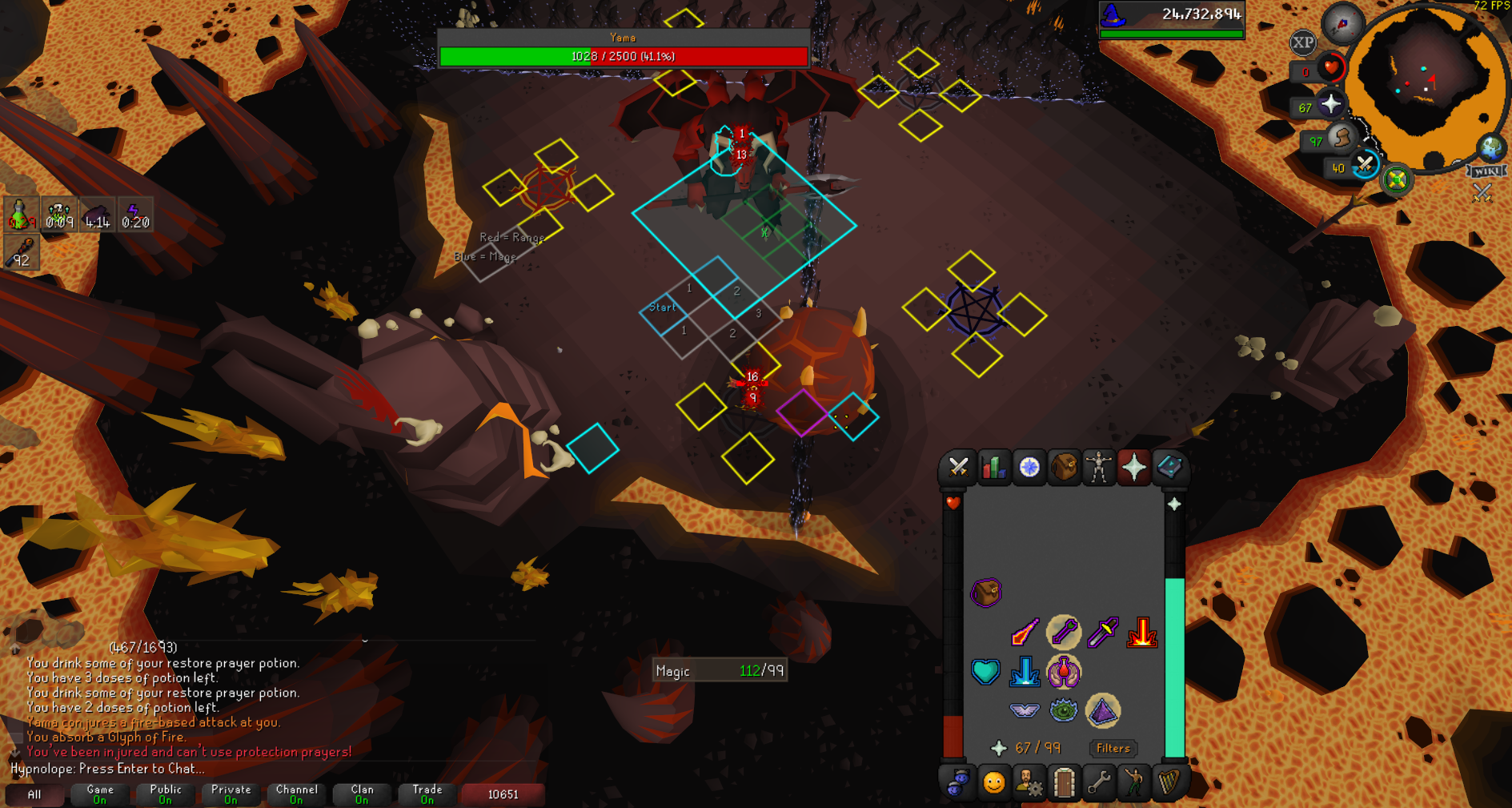Click the prayer Filters button

click(1113, 748)
